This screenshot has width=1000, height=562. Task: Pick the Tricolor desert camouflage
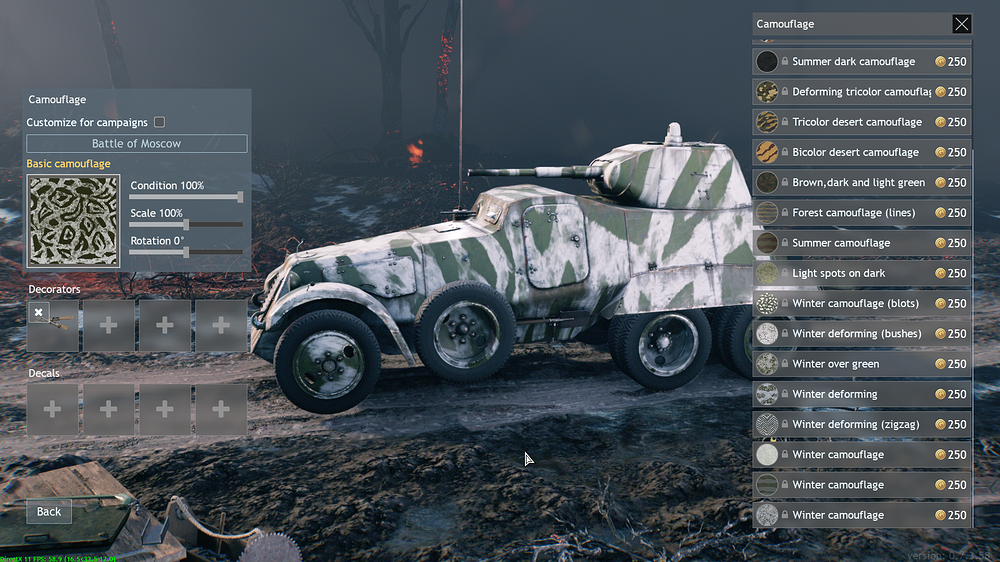[x=857, y=122]
